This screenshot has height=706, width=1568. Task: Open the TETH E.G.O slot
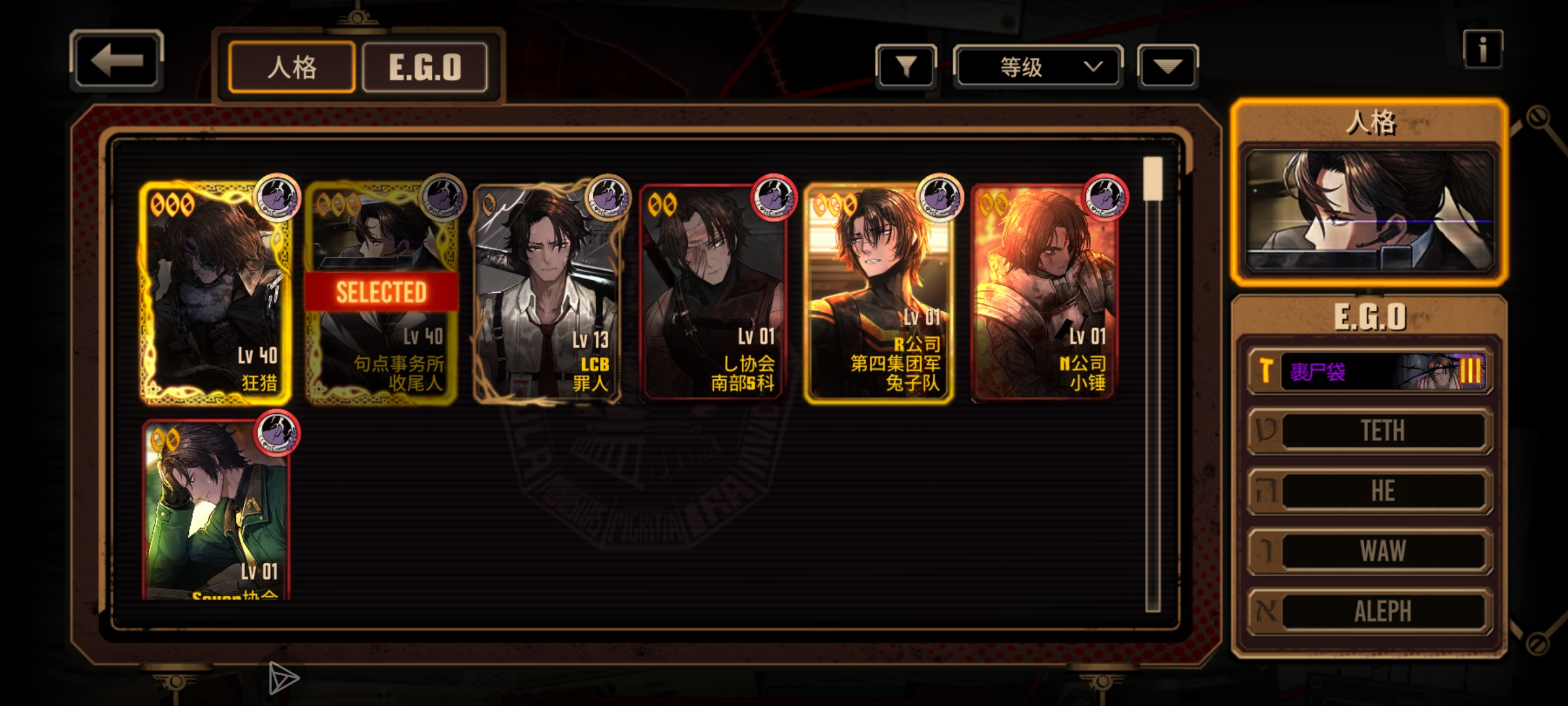[1371, 430]
